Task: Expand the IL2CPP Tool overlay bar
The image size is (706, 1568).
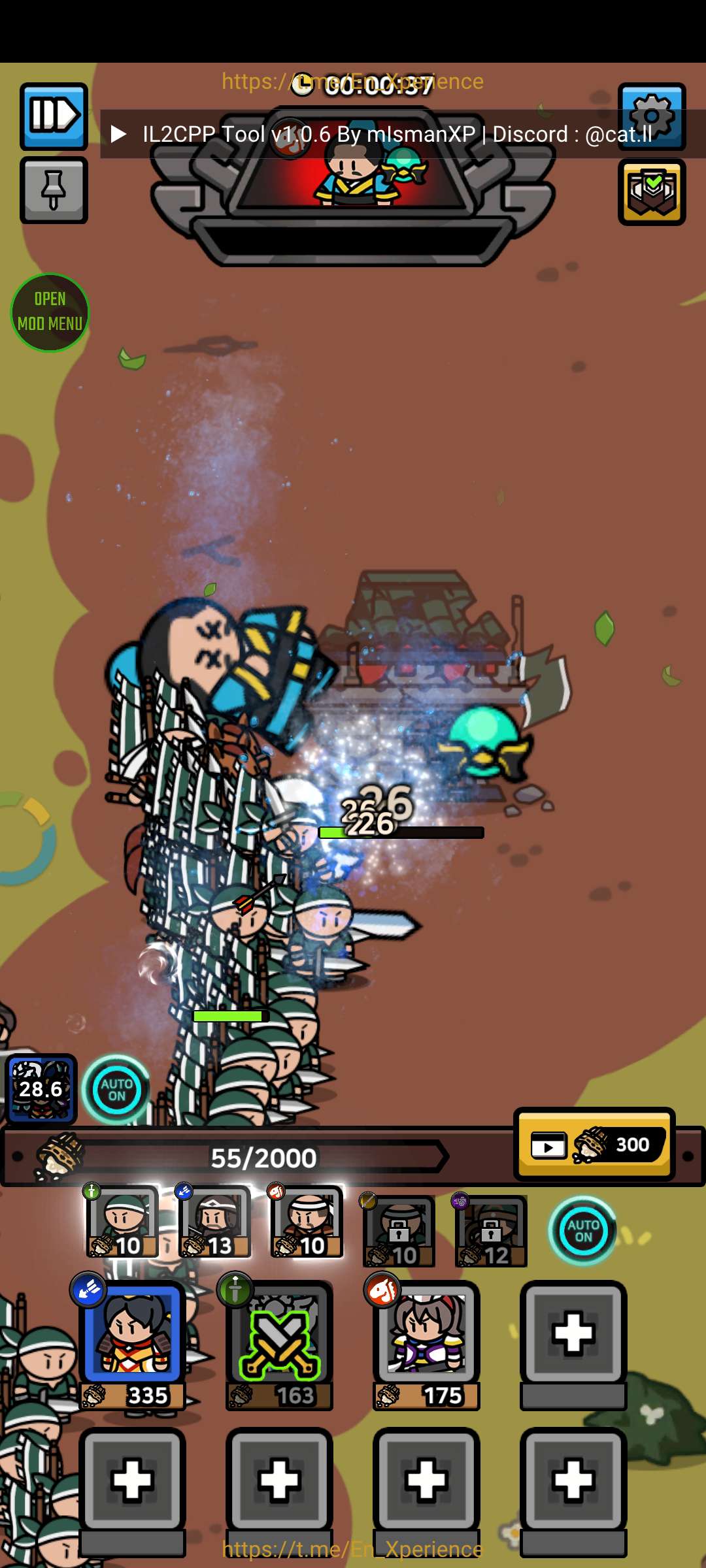Action: pos(118,135)
